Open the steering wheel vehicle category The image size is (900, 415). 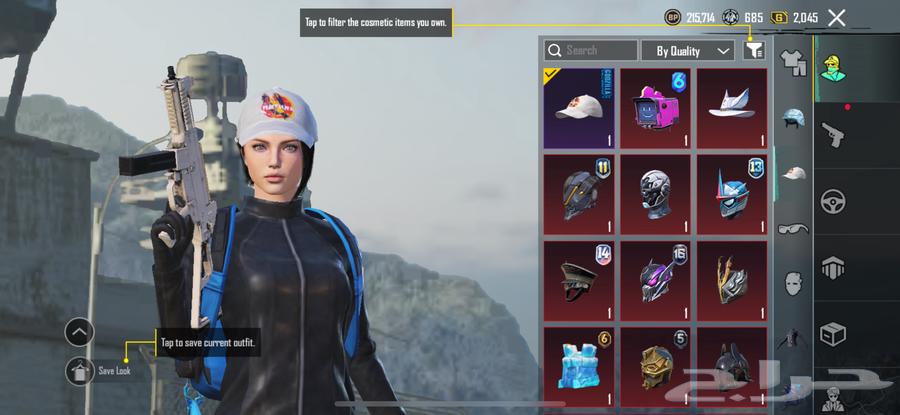832,201
